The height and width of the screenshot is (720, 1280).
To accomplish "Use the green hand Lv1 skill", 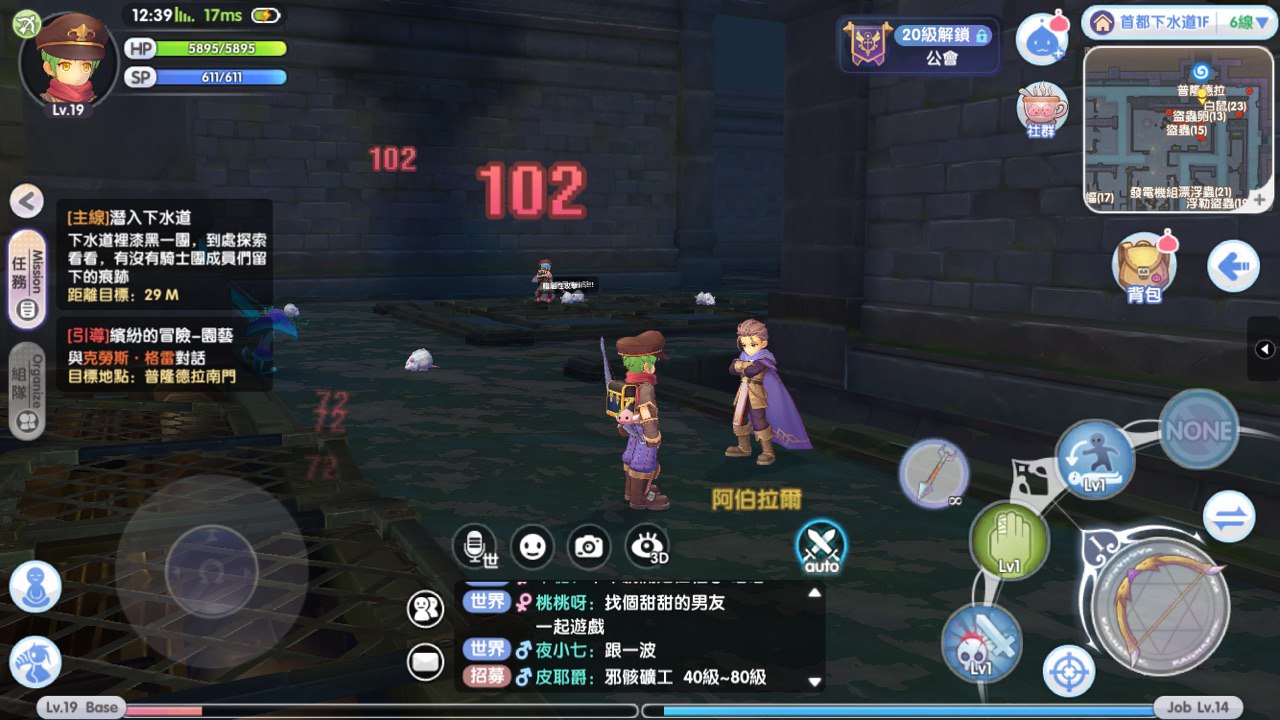I will coord(1009,541).
